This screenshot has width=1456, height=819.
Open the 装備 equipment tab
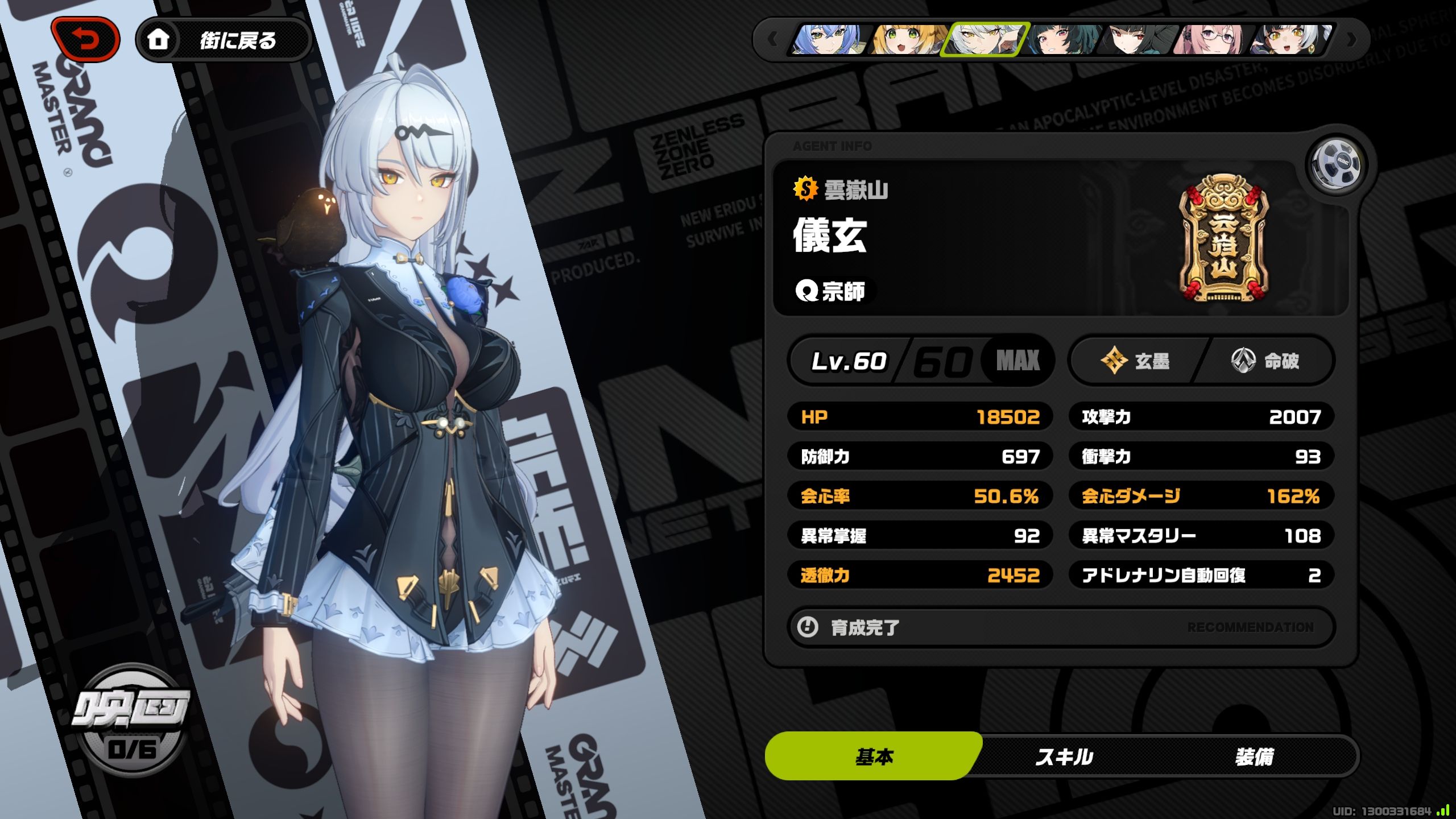click(1254, 757)
